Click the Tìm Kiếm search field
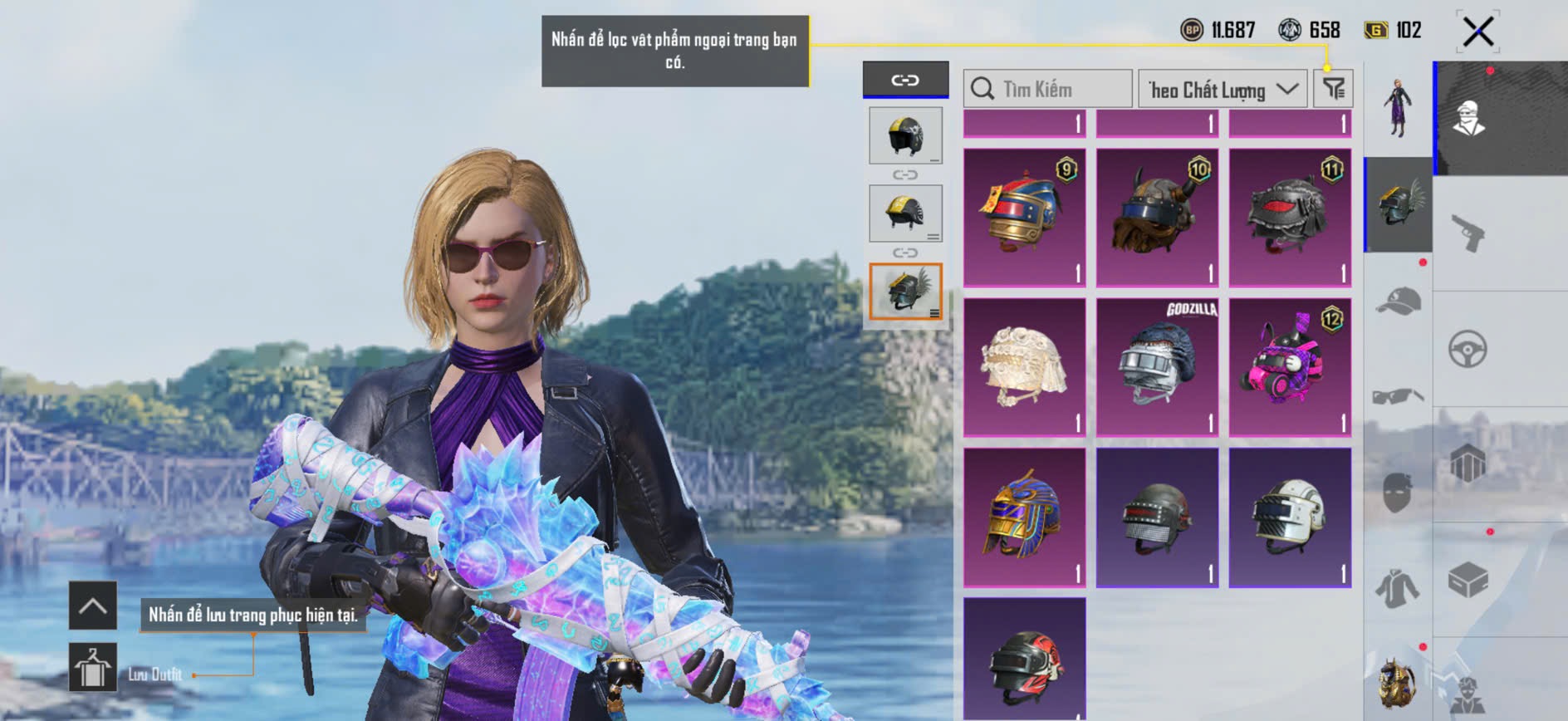The height and width of the screenshot is (721, 1568). pos(1048,89)
